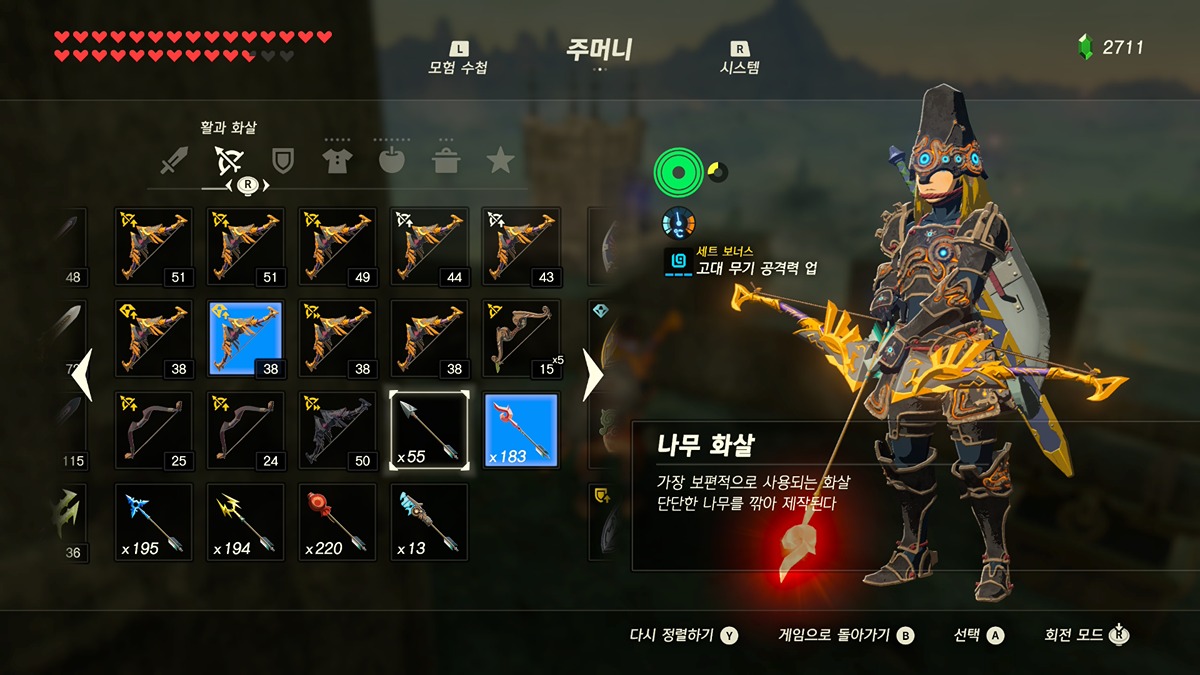Select the bomb arrow x220 slot

(x=337, y=522)
